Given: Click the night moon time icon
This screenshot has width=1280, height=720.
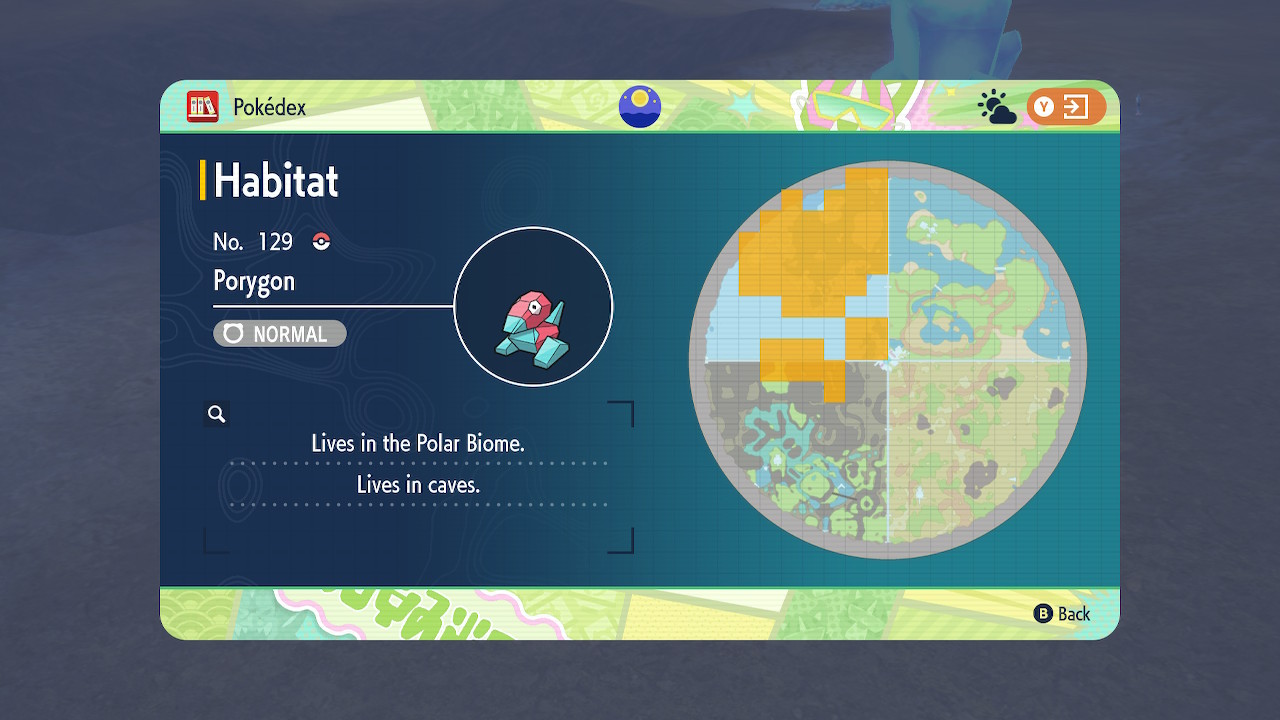Looking at the screenshot, I should [x=640, y=107].
